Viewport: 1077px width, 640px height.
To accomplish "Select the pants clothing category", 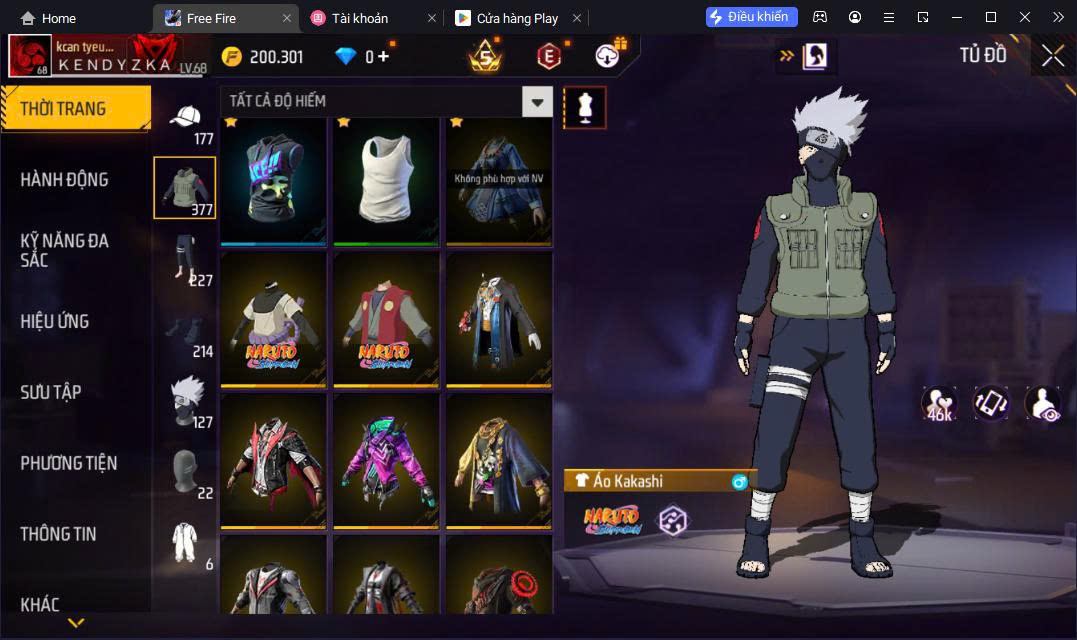I will click(x=185, y=258).
